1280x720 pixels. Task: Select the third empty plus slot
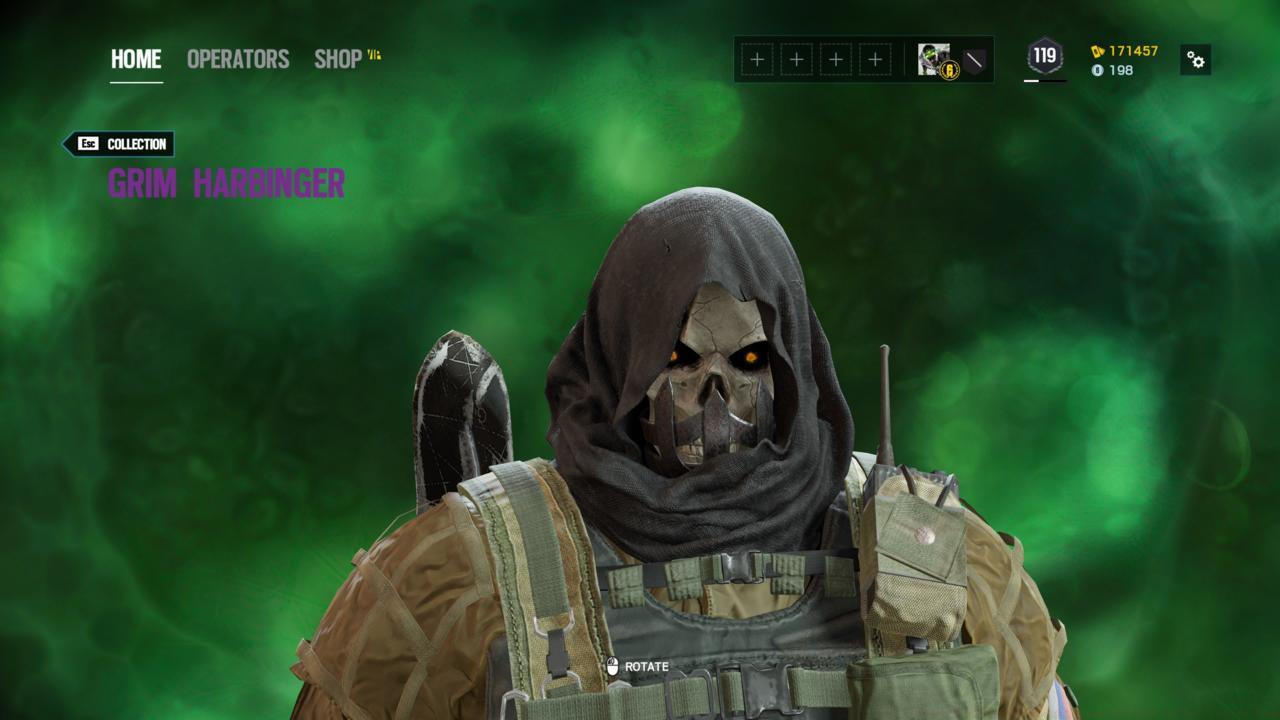coord(834,60)
